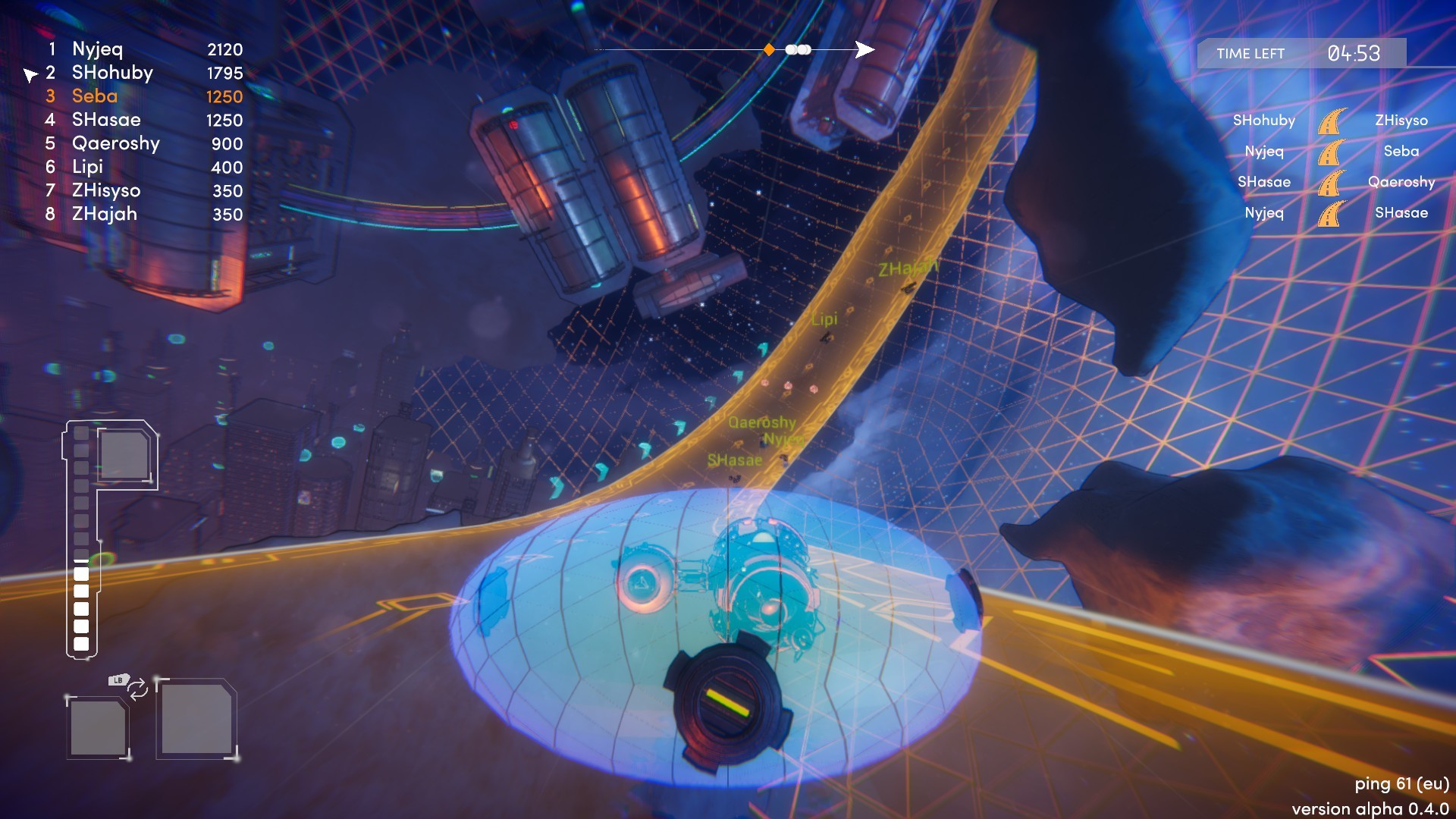Click the white arrow indicator beside SHohuby
Image resolution: width=1456 pixels, height=819 pixels.
coord(30,74)
